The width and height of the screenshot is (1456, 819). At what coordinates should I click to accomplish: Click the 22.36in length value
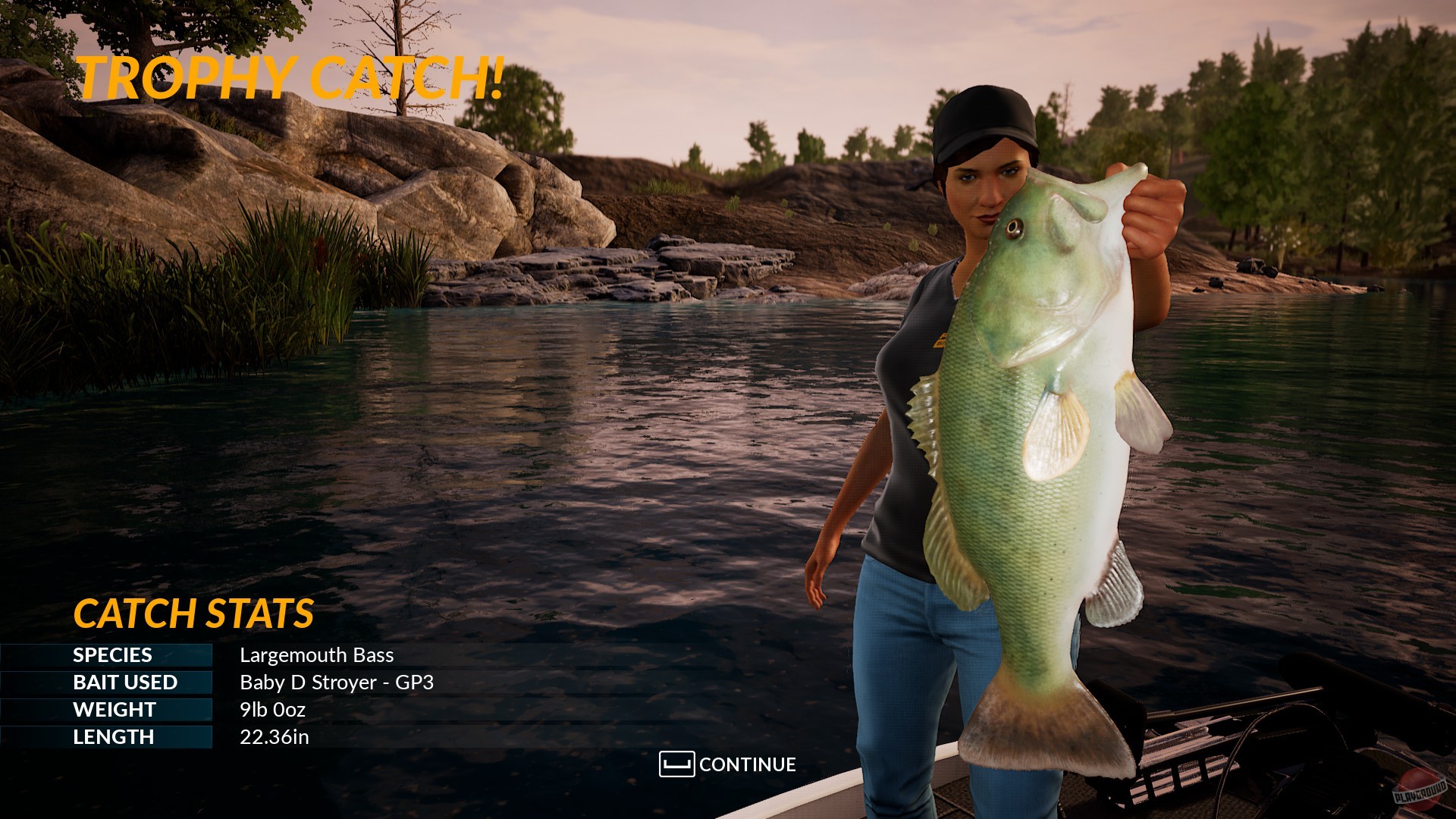275,736
